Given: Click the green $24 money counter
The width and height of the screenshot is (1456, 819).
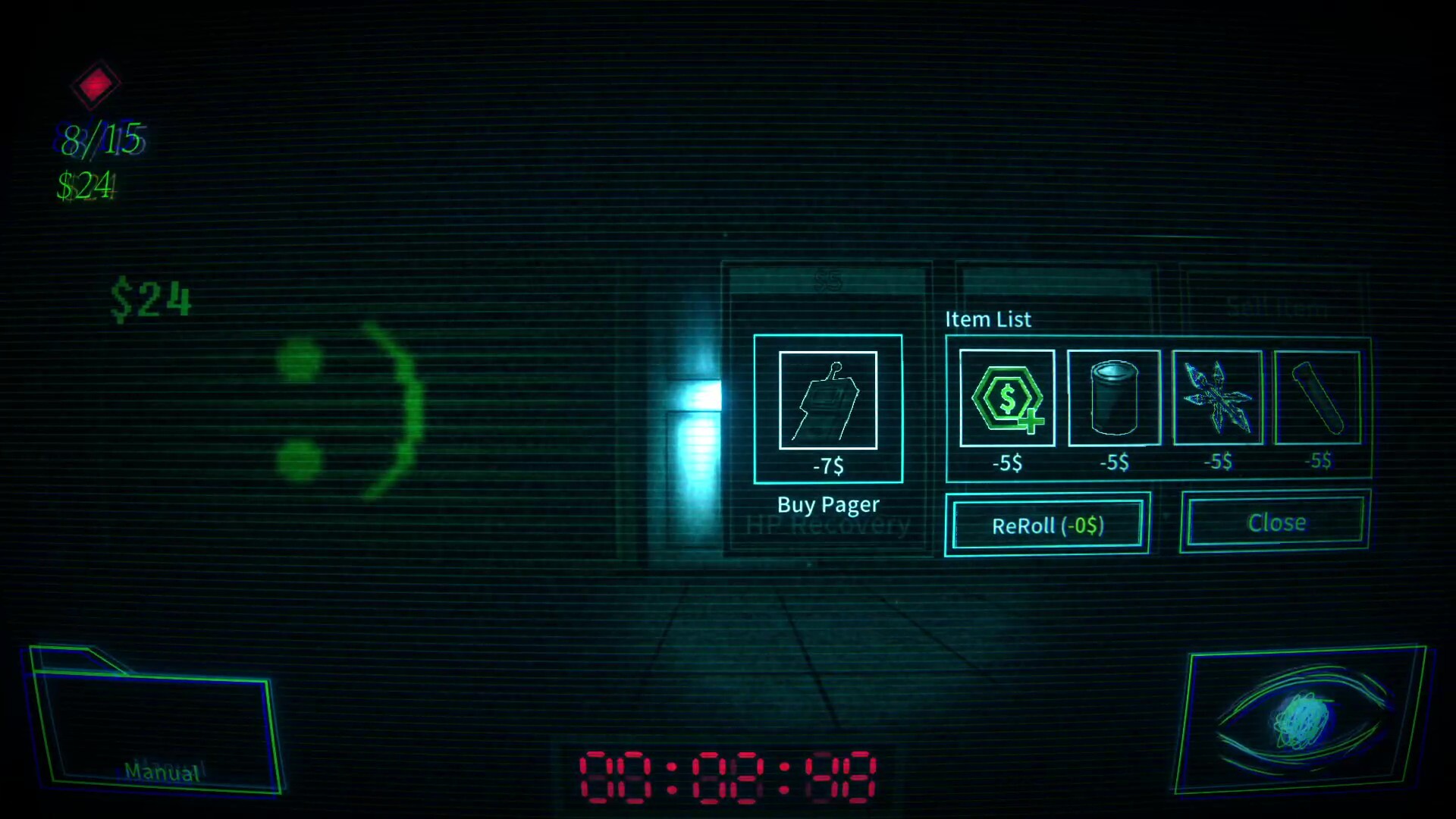Looking at the screenshot, I should (x=150, y=301).
